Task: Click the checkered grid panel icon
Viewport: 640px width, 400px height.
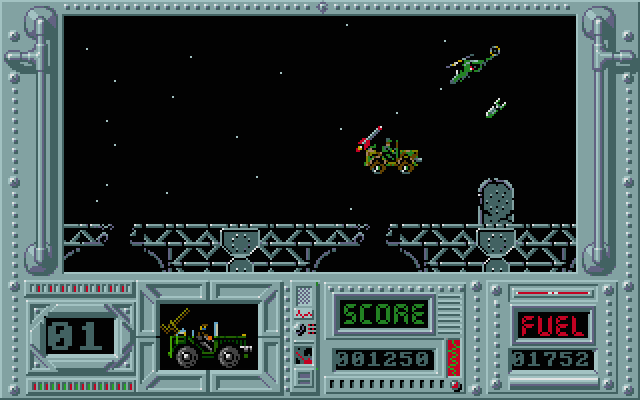Action: 304,297
